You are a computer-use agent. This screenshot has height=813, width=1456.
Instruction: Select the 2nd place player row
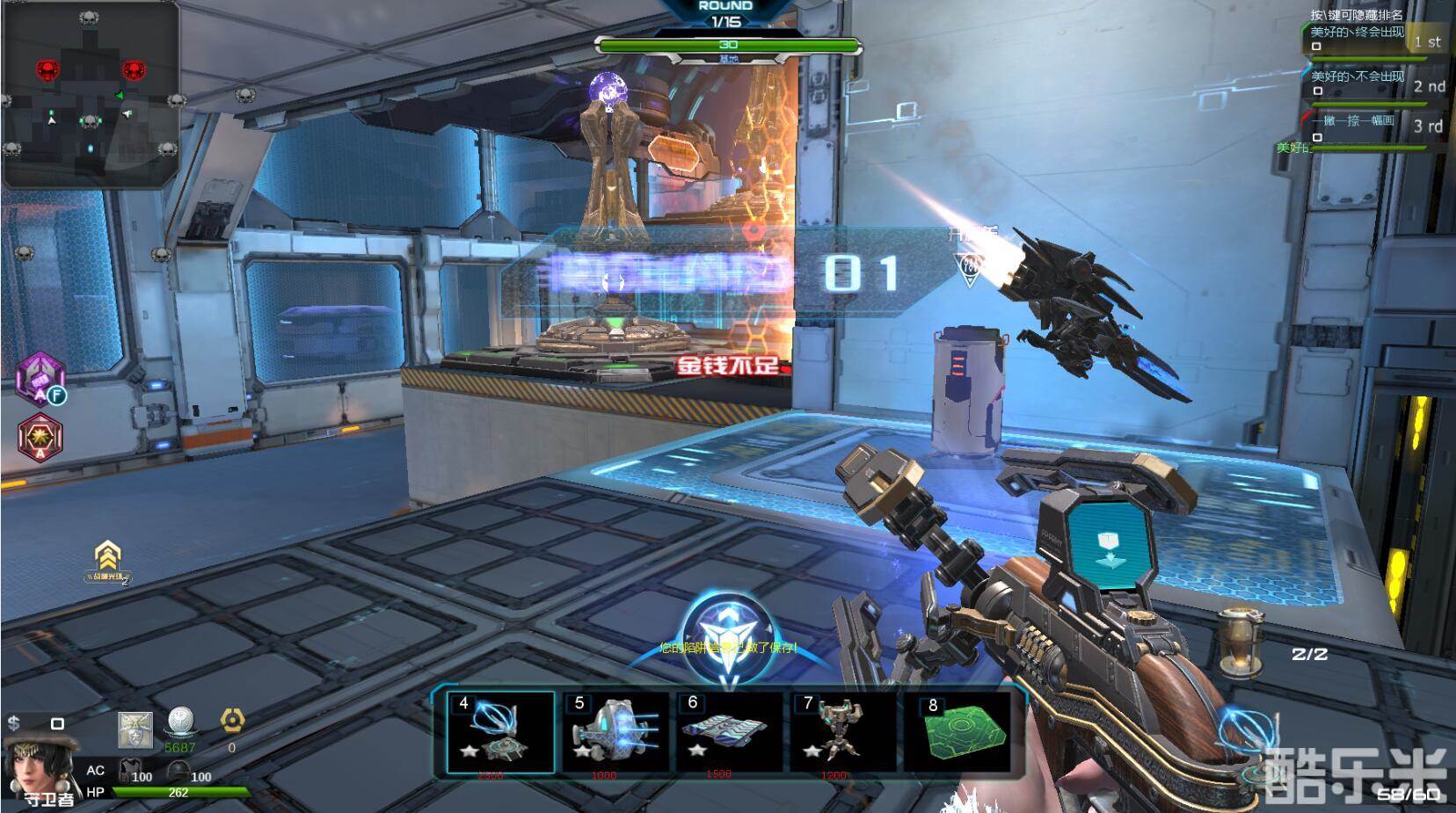[1373, 83]
